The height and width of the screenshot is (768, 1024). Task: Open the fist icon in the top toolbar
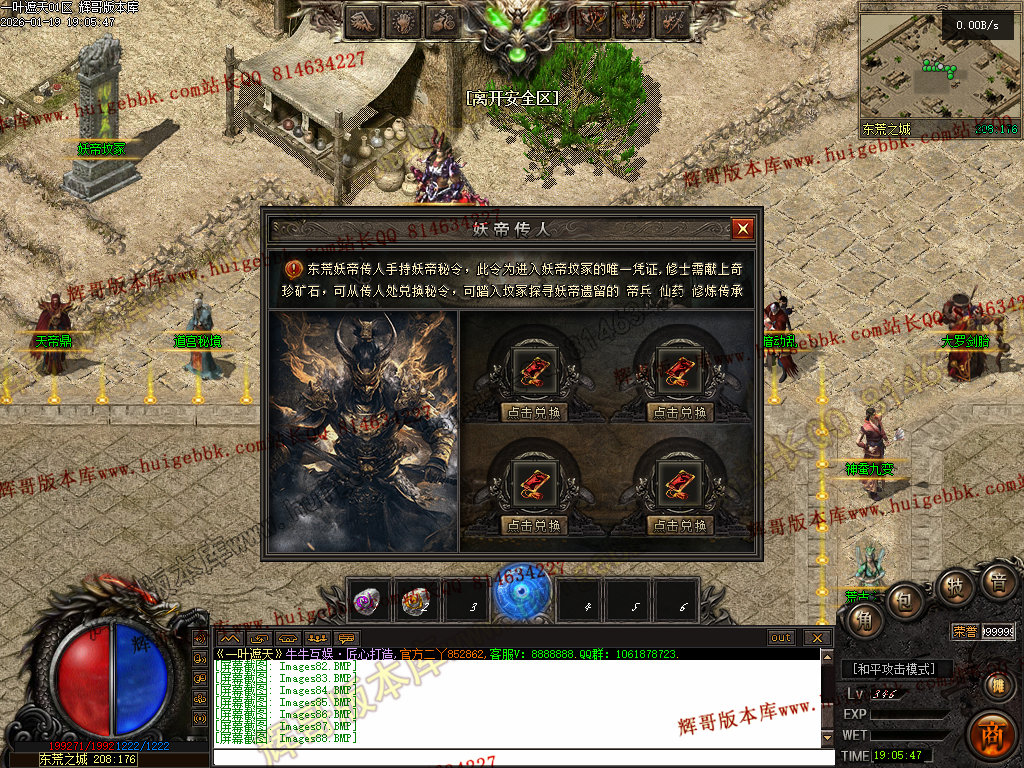click(x=402, y=20)
